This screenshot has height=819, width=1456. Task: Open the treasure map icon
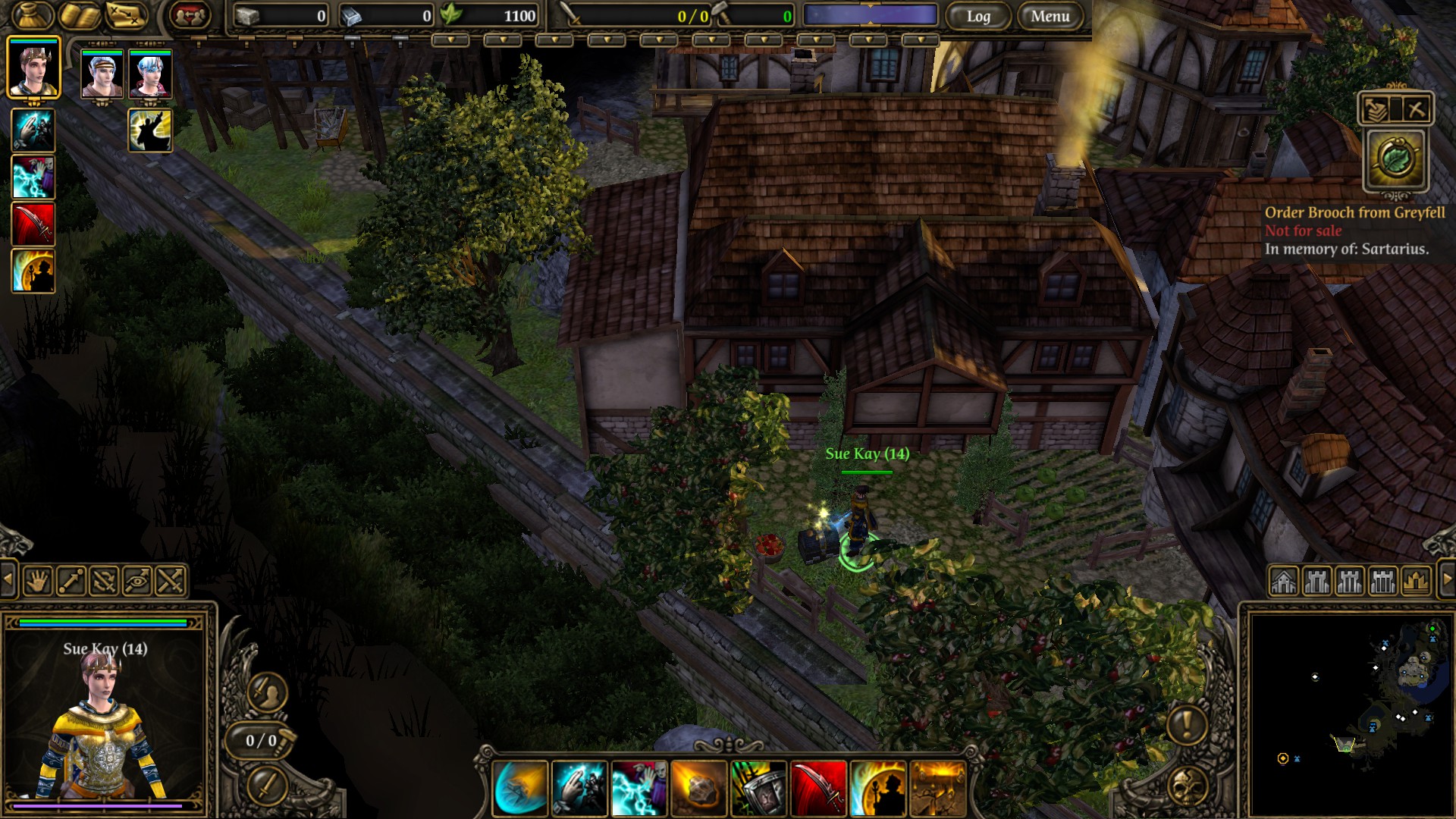pyautogui.click(x=126, y=15)
